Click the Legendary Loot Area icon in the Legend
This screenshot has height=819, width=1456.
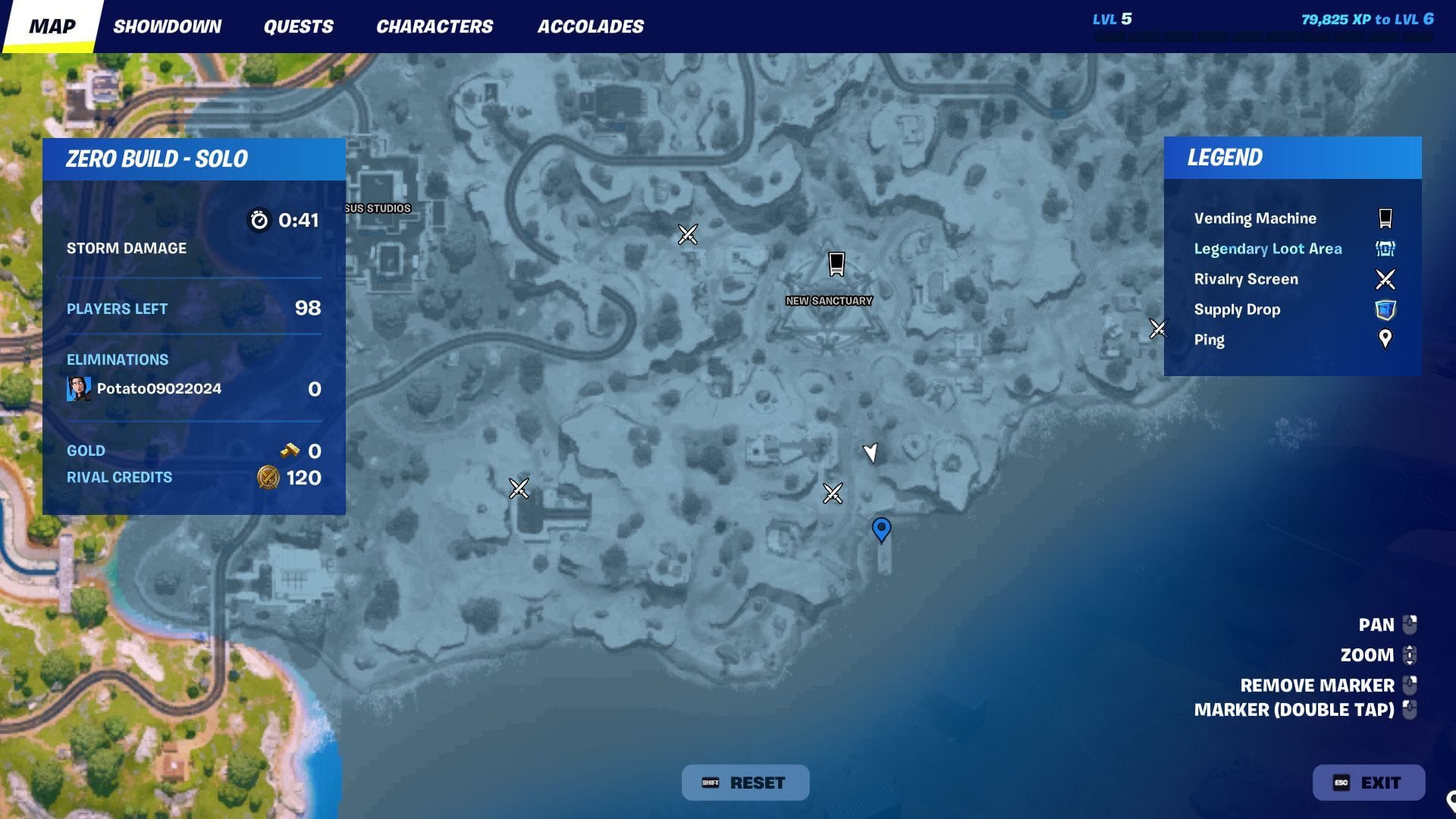click(x=1385, y=249)
